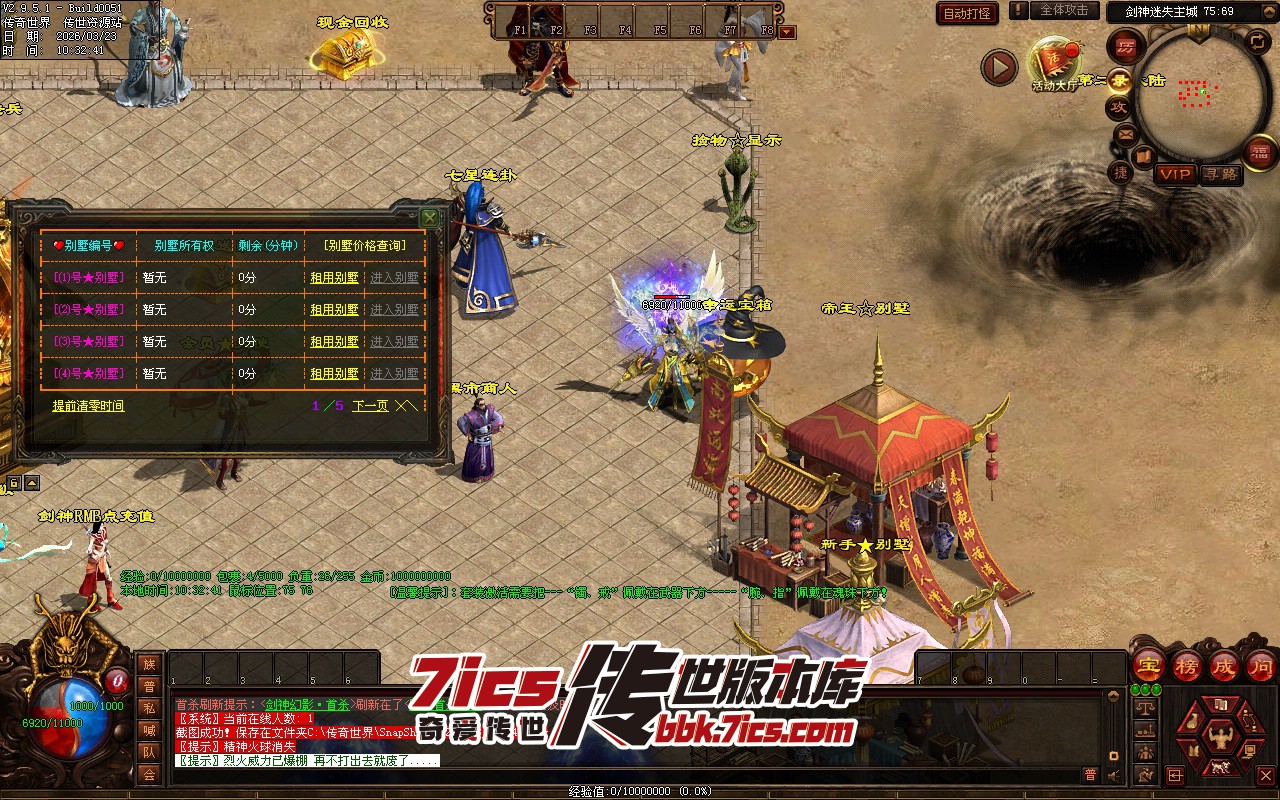Rent villa number (1)
Viewport: 1280px width, 800px height.
click(334, 278)
